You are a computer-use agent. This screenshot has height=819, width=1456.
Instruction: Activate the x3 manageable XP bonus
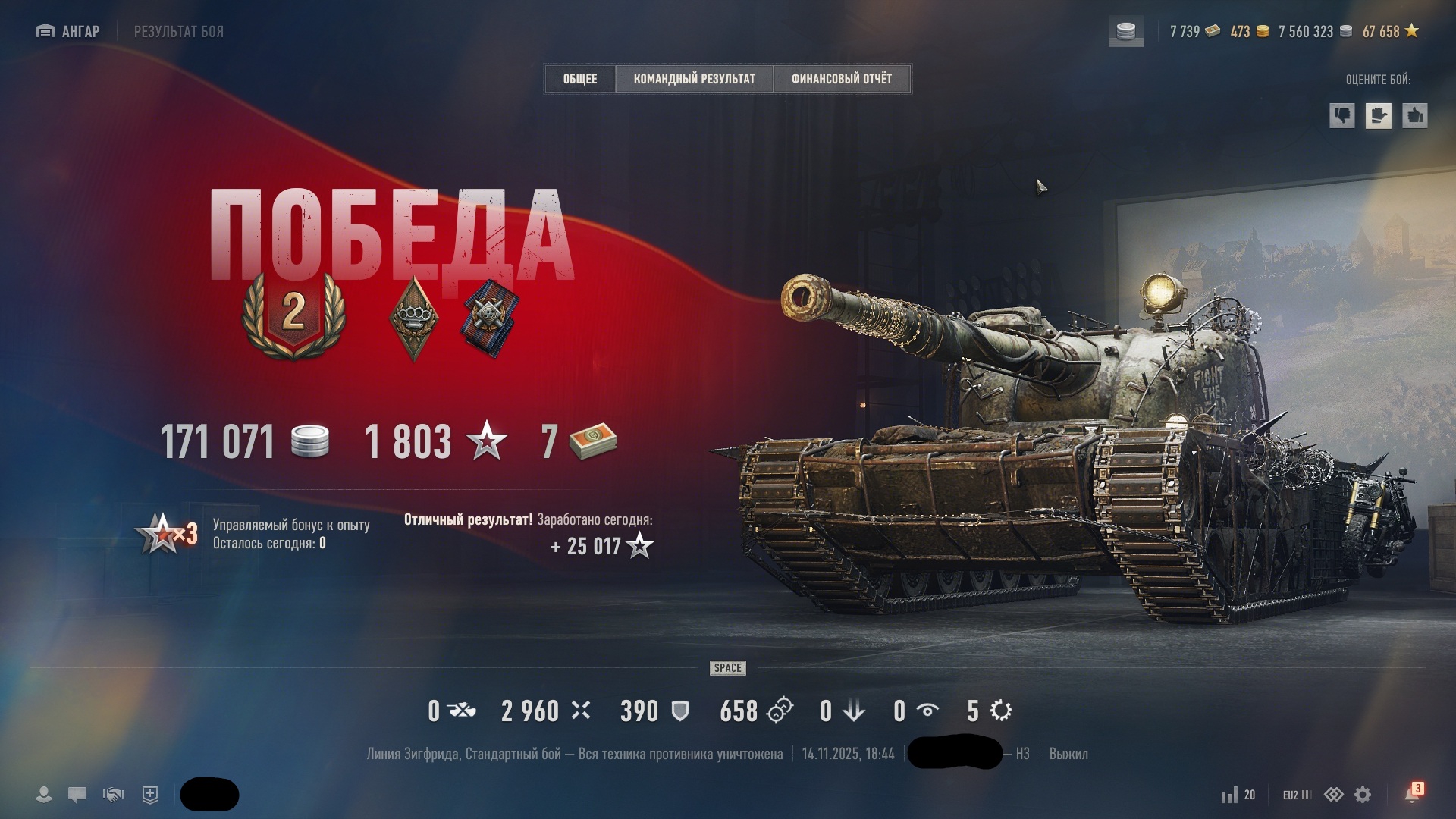(x=166, y=534)
